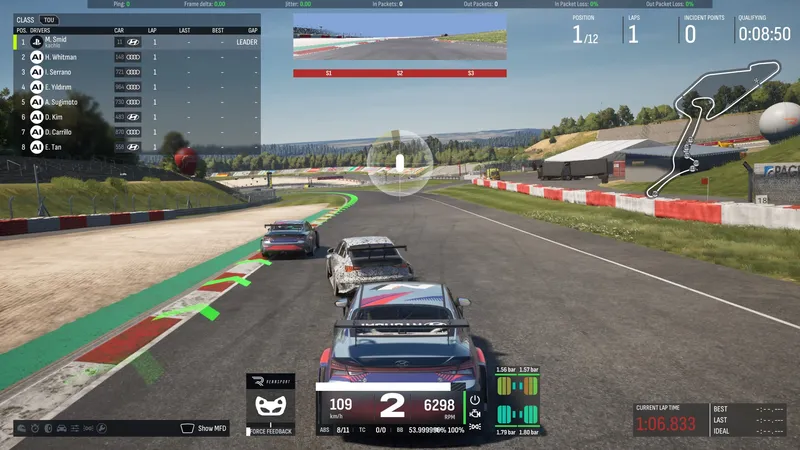The width and height of the screenshot is (800, 450).
Task: Click the tyre pressure widget
Action: click(x=517, y=400)
